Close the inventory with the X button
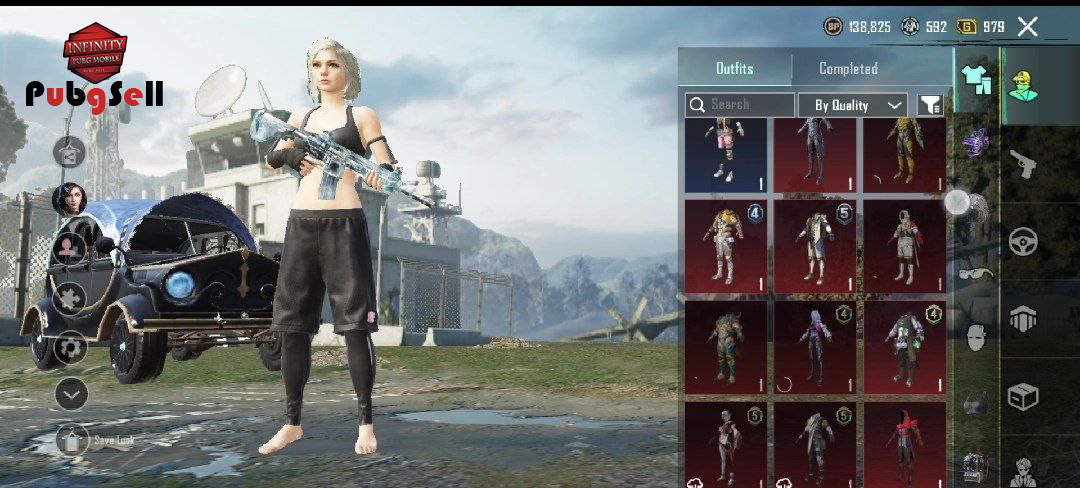1080x488 pixels. tap(1027, 27)
